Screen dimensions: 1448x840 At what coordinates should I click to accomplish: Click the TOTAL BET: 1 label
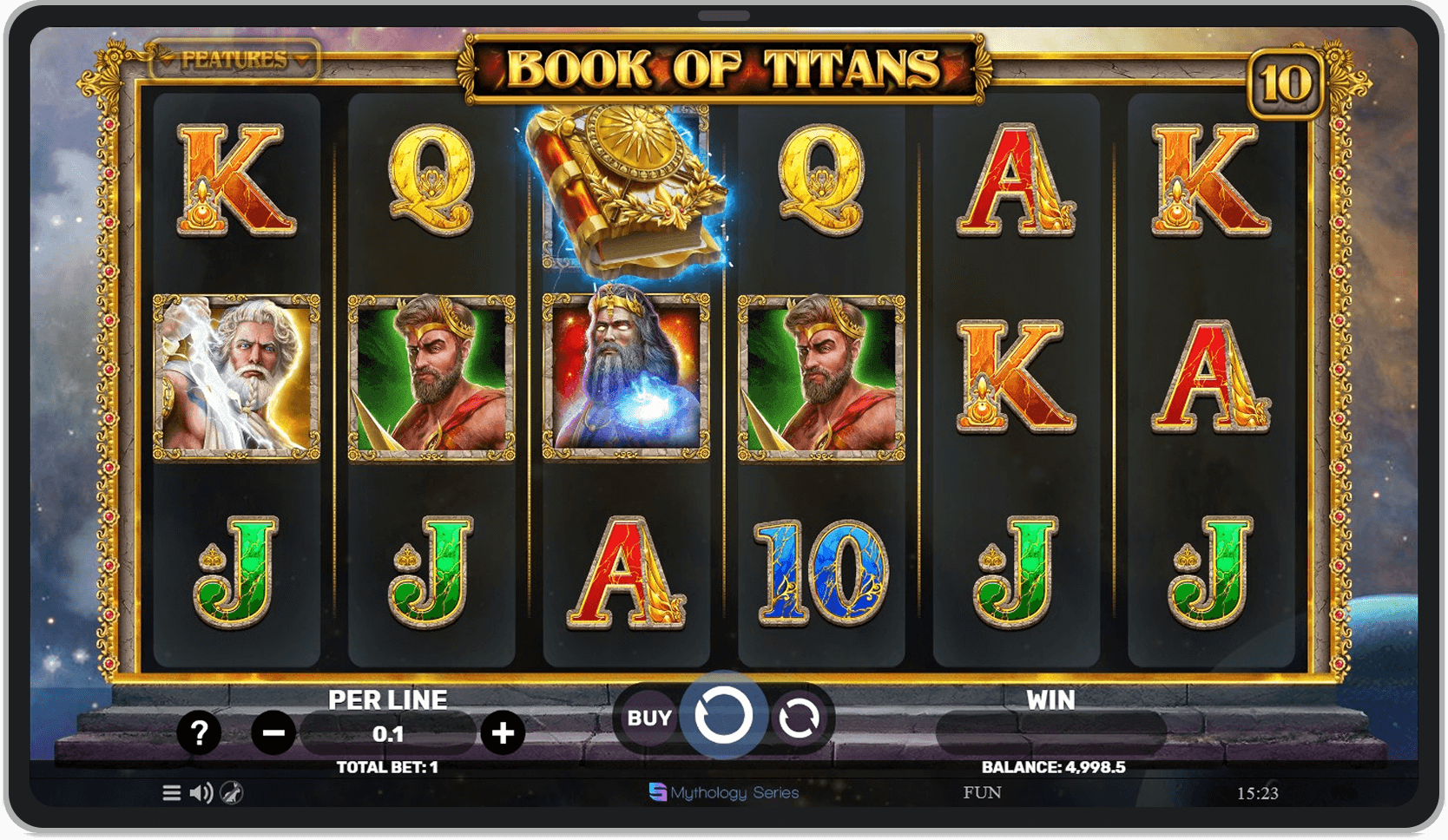(x=389, y=767)
